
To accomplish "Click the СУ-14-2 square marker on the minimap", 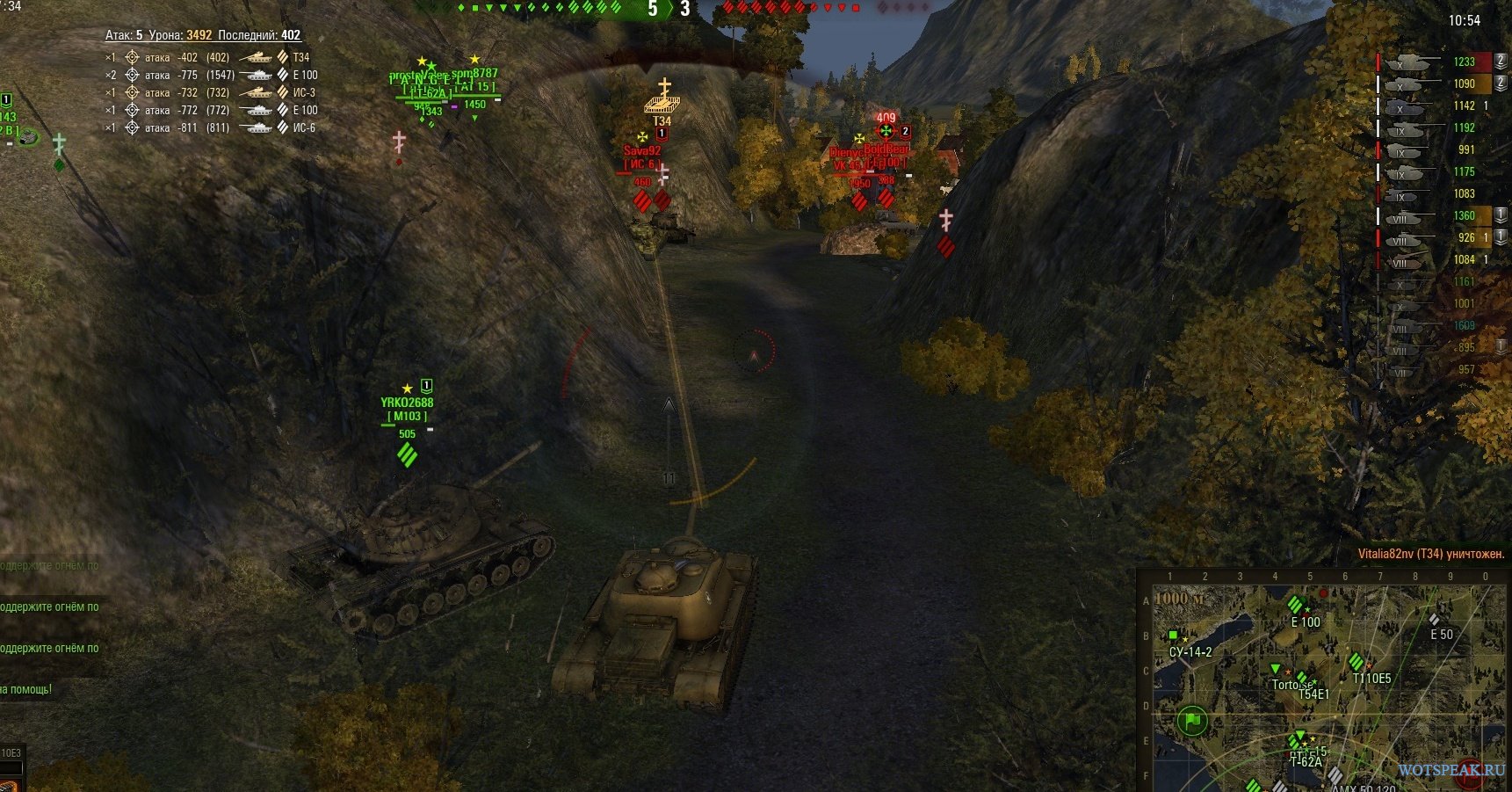I will point(1173,636).
